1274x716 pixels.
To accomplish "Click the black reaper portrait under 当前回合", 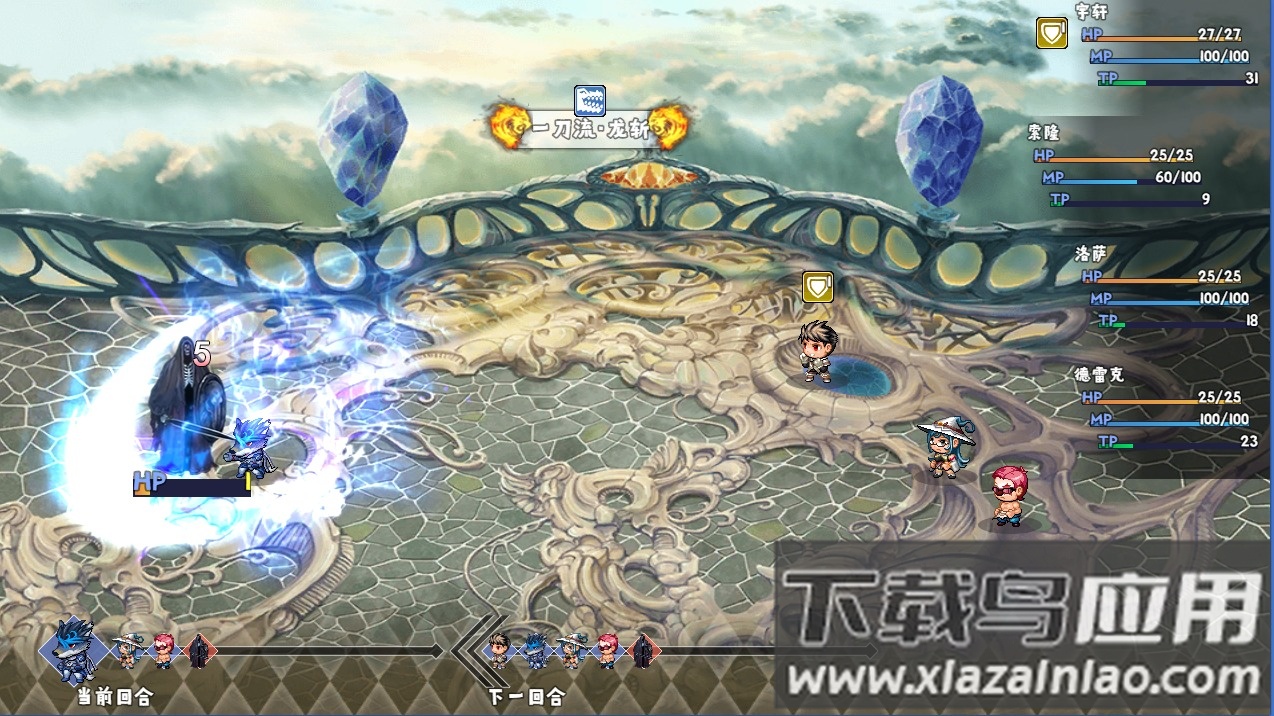I will [198, 651].
